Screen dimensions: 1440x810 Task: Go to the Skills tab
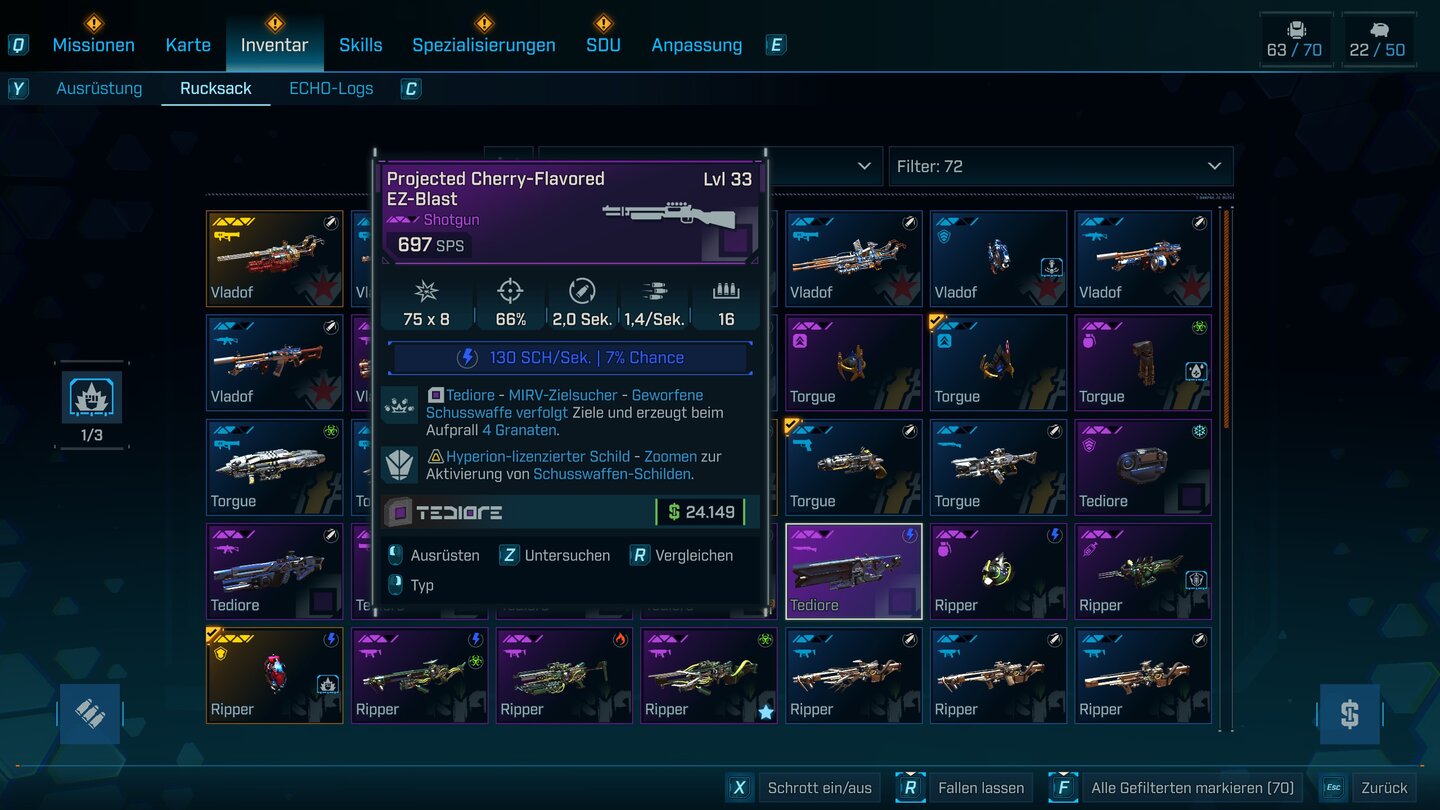coord(360,45)
